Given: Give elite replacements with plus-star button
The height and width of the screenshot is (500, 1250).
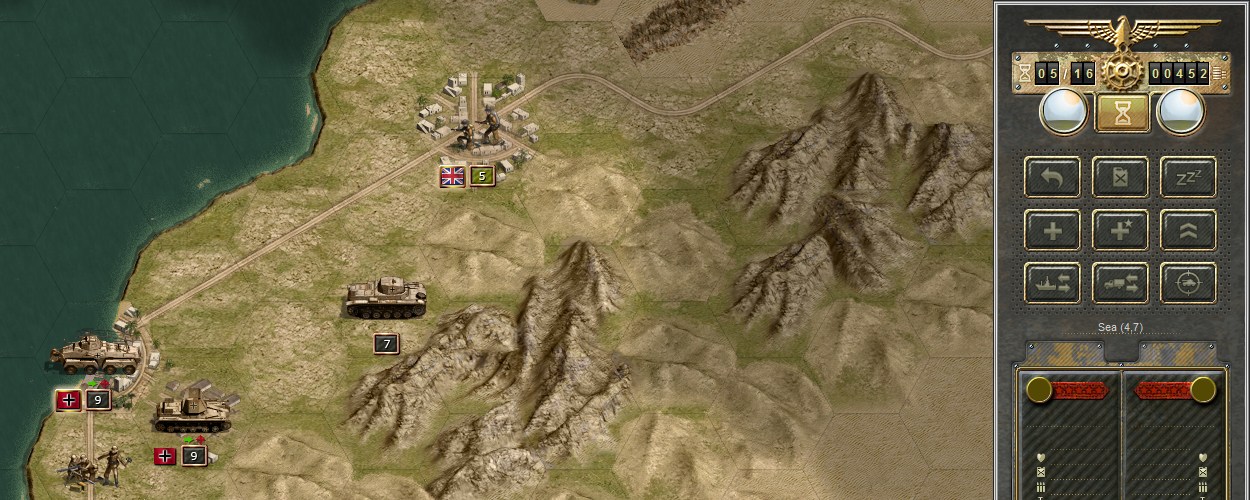Looking at the screenshot, I should coord(1120,230).
